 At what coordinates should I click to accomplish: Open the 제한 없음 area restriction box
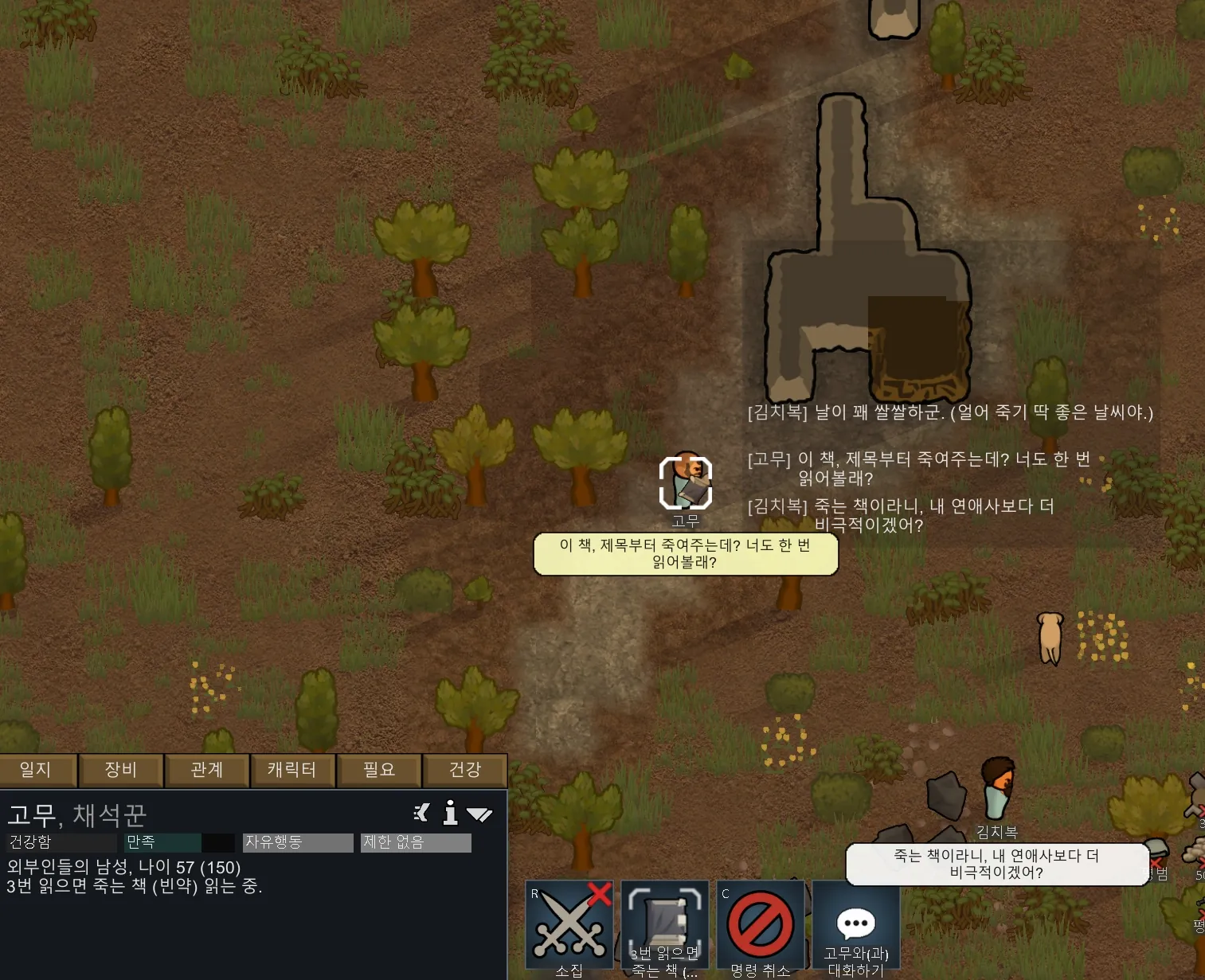(416, 842)
